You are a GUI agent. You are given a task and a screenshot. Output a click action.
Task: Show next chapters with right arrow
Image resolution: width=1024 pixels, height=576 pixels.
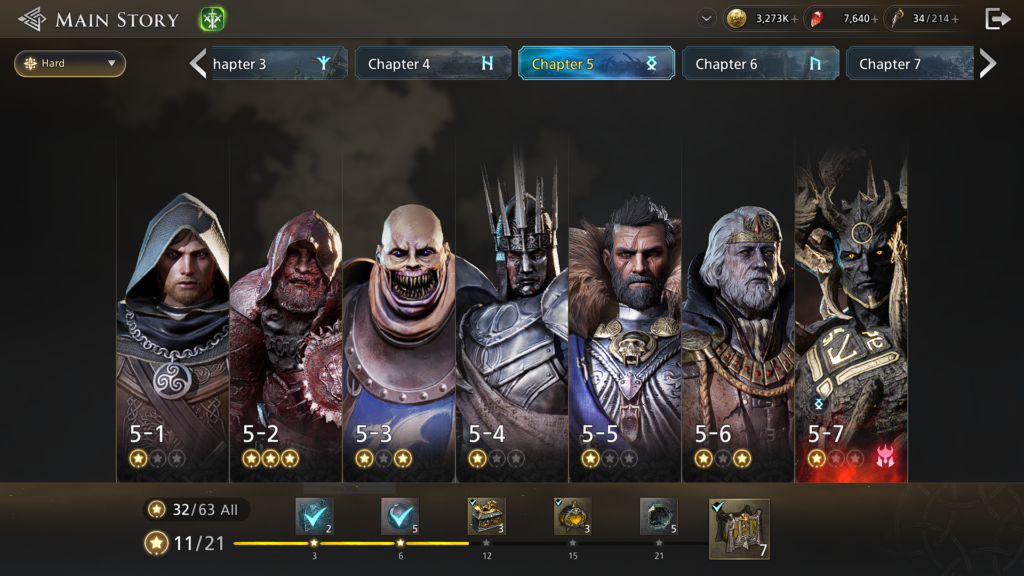point(988,64)
